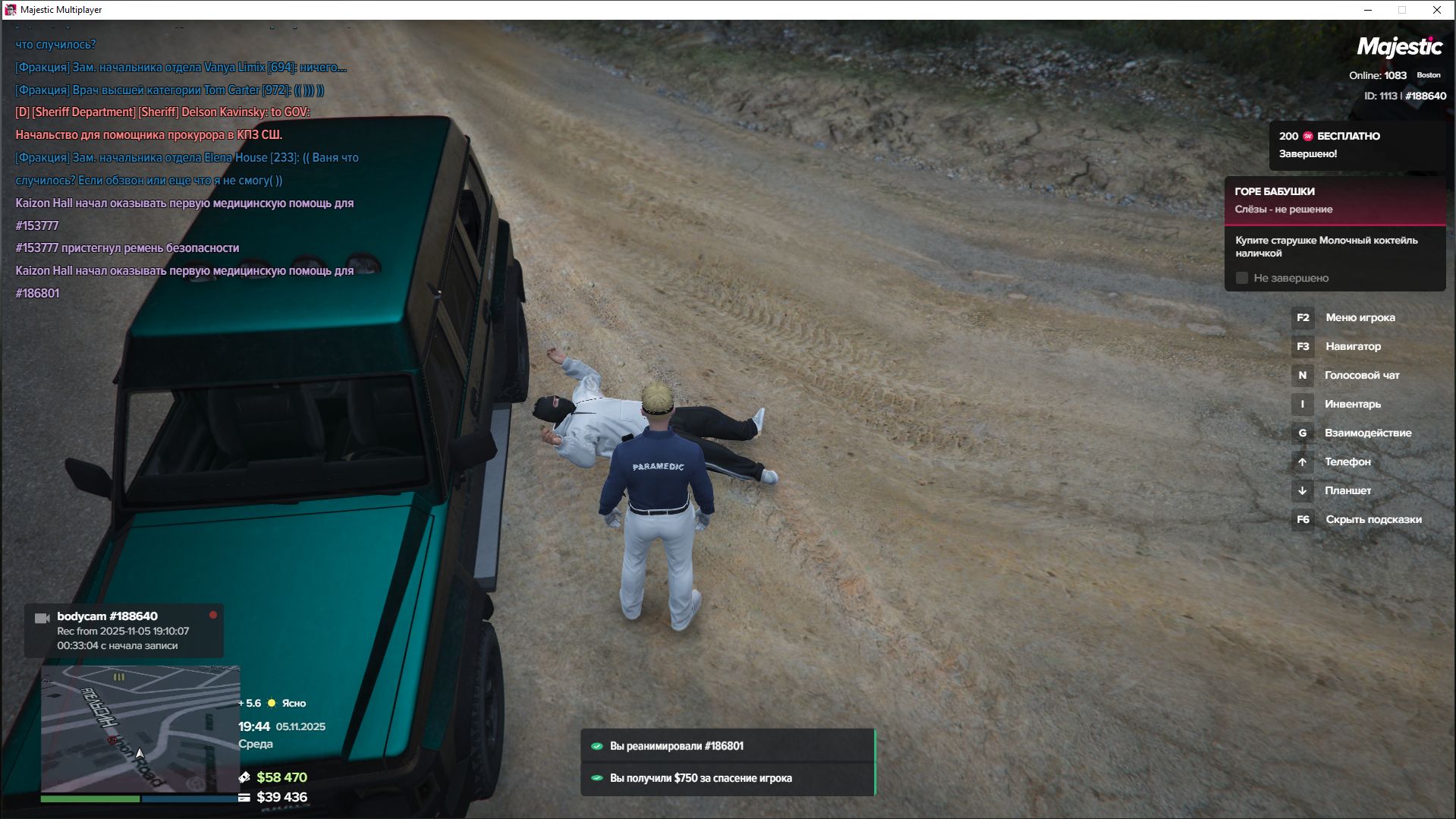The image size is (1456, 819).
Task: Tick the Не завершено quest checkbox
Action: click(1242, 279)
